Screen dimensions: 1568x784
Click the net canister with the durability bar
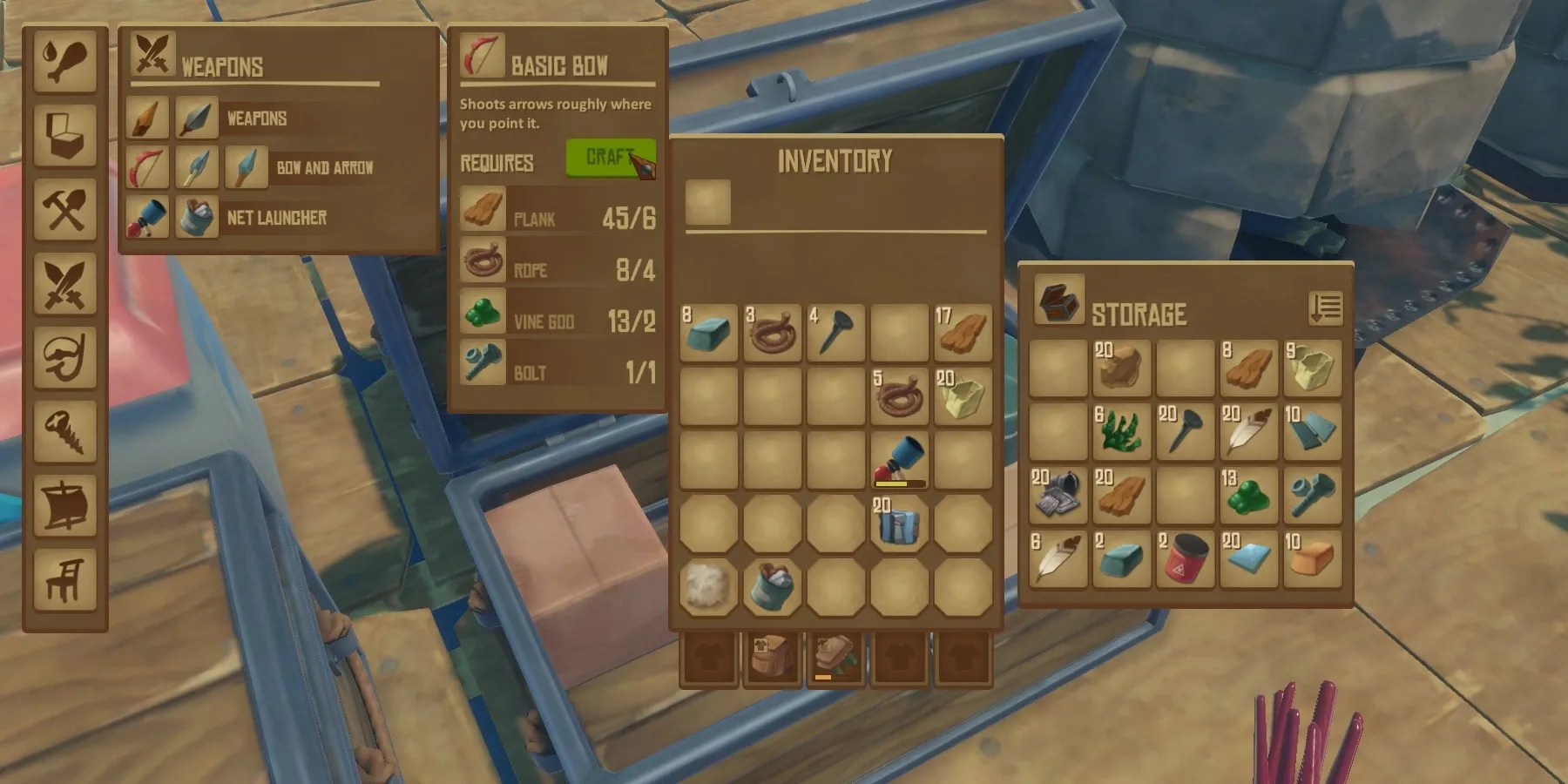coord(899,457)
